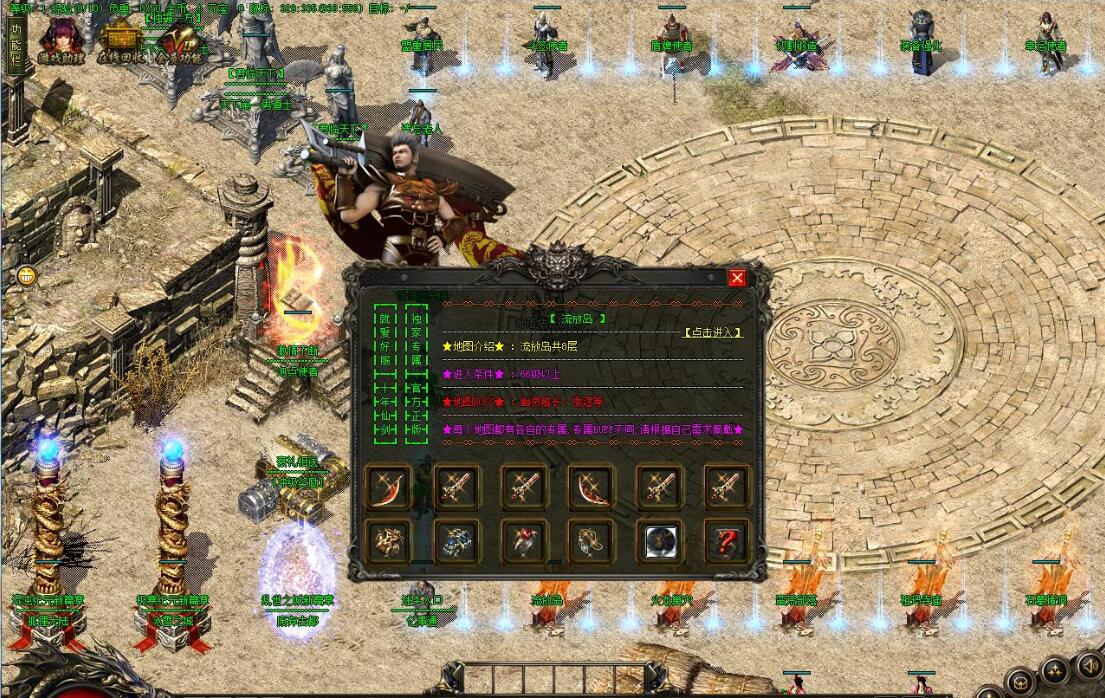This screenshot has height=698, width=1105.
Task: Open the 游戏助理 assistant icon
Action: point(60,40)
